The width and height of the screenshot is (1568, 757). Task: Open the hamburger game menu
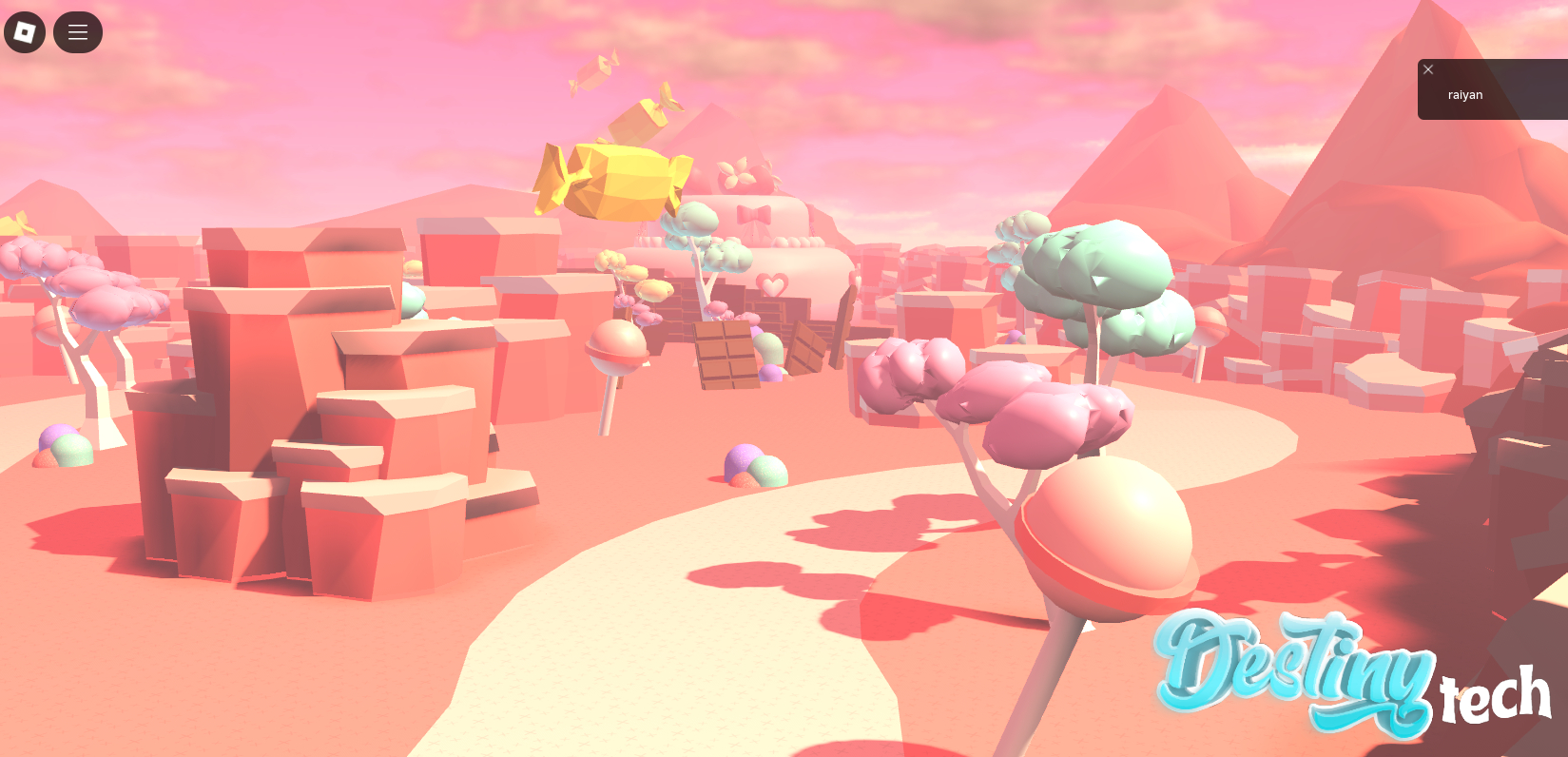[77, 31]
